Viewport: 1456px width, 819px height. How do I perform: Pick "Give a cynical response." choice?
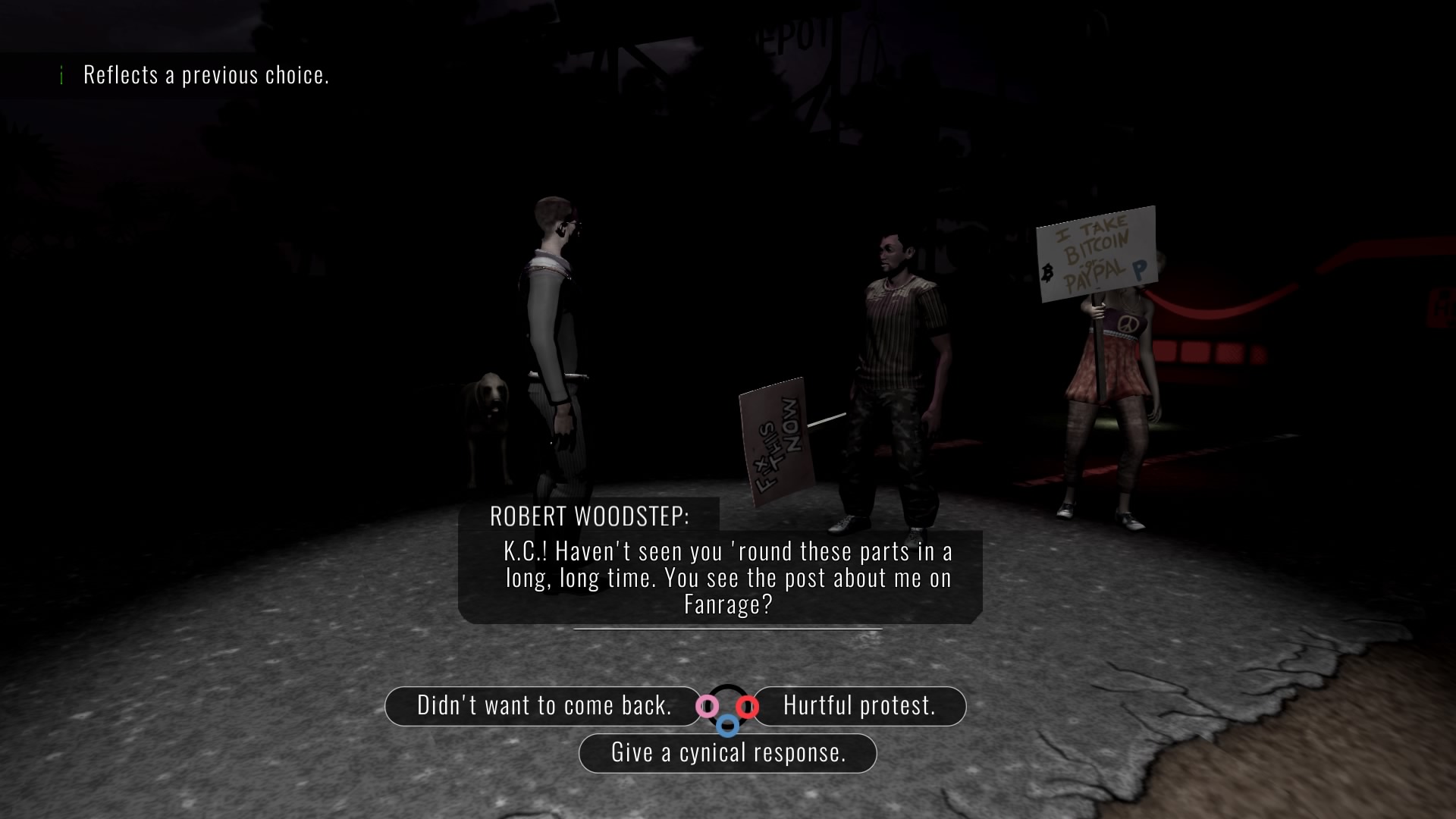click(x=728, y=753)
